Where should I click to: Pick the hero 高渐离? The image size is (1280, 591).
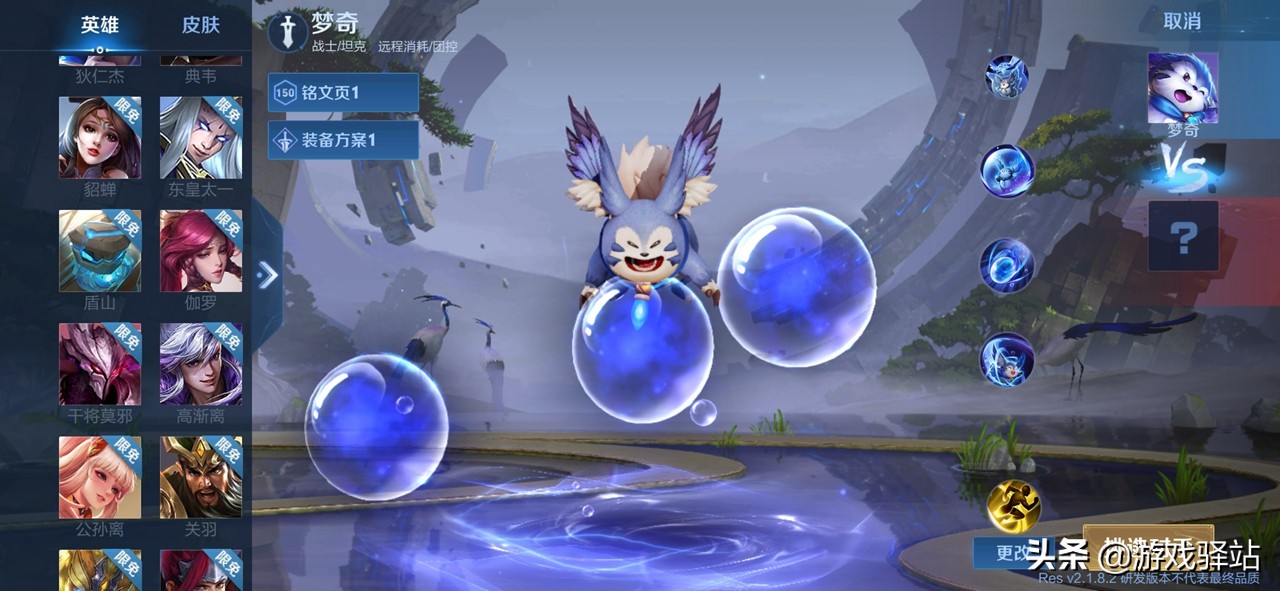click(201, 364)
